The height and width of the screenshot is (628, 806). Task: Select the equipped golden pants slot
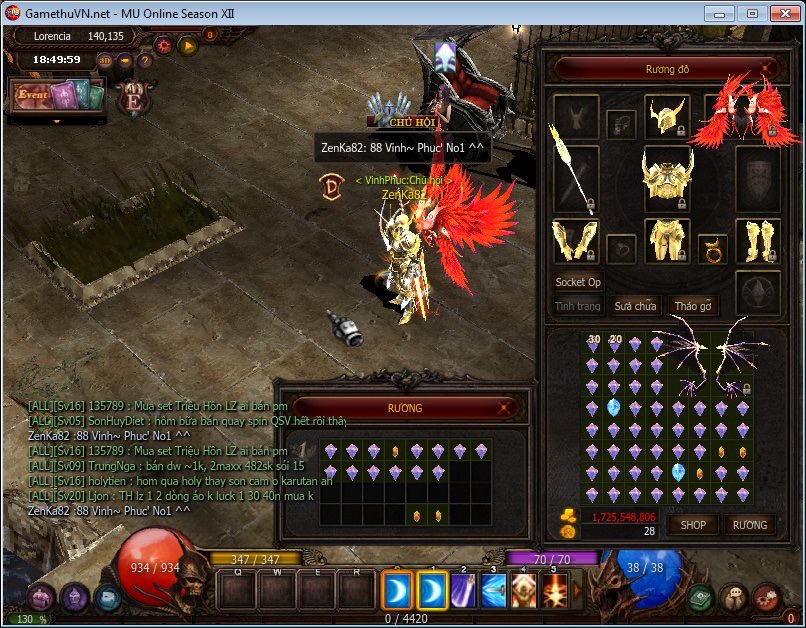[x=667, y=242]
